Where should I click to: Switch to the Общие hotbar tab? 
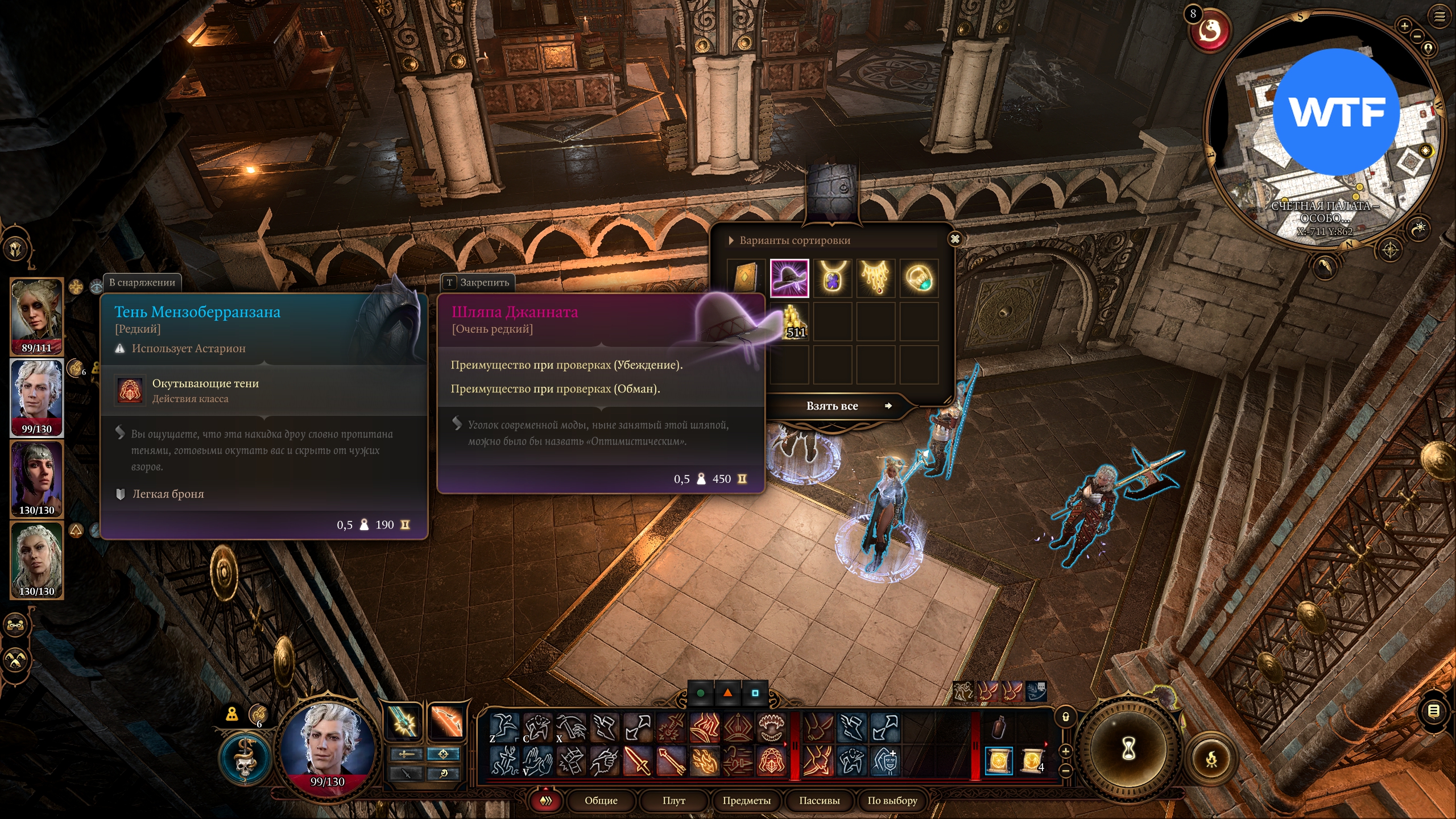coord(601,801)
